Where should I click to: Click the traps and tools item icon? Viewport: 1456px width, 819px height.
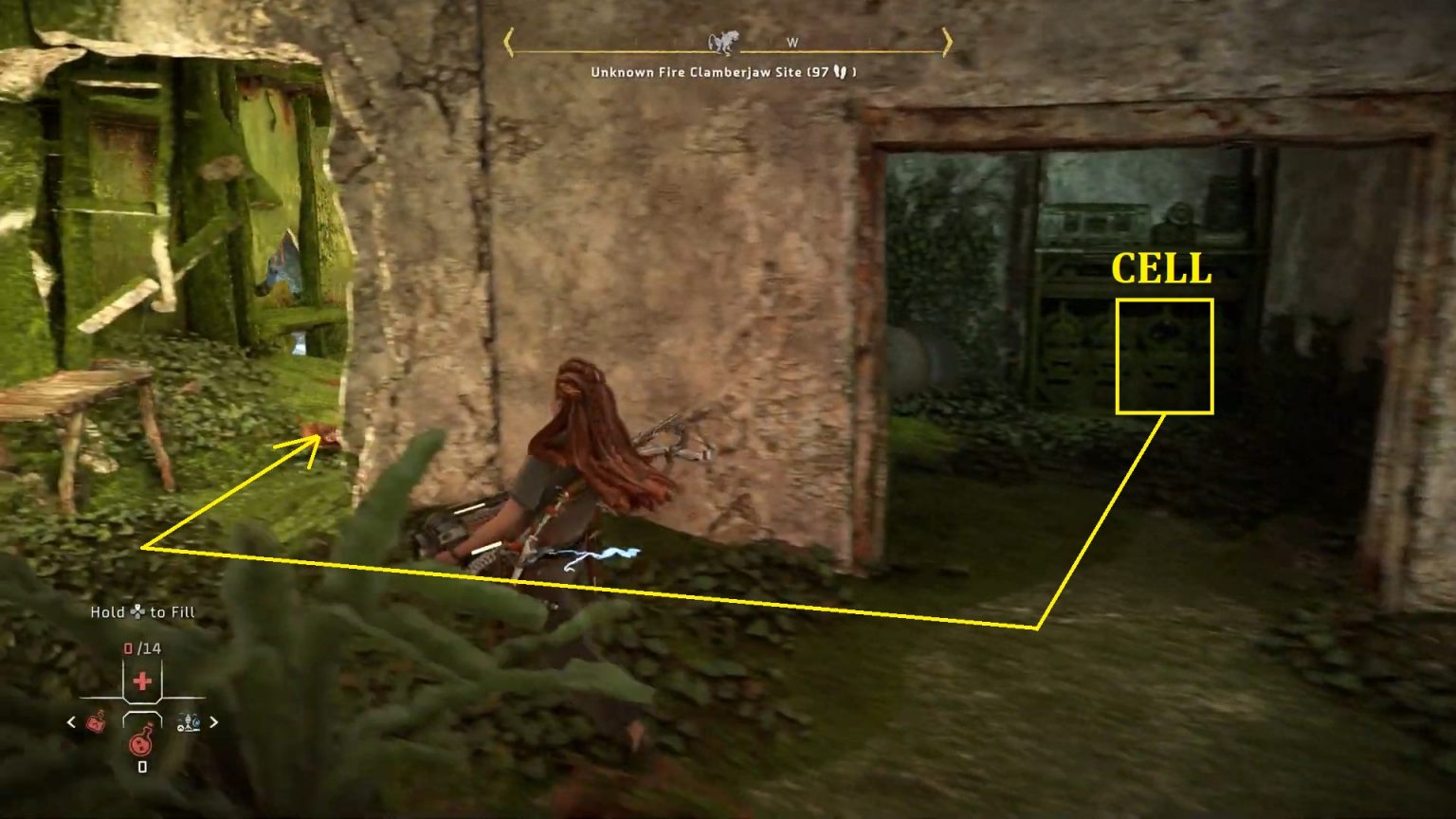(x=188, y=722)
